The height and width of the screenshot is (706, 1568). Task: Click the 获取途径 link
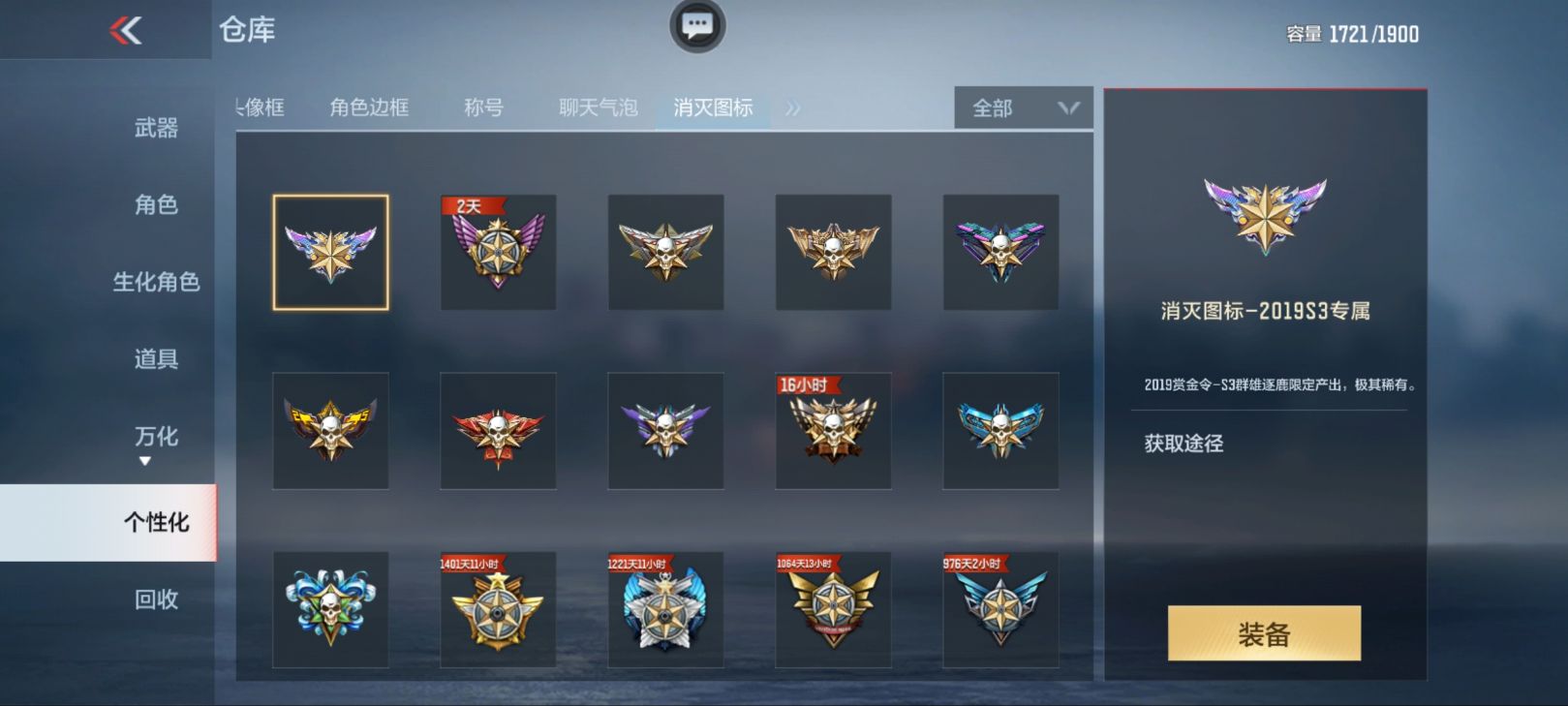pos(1184,443)
